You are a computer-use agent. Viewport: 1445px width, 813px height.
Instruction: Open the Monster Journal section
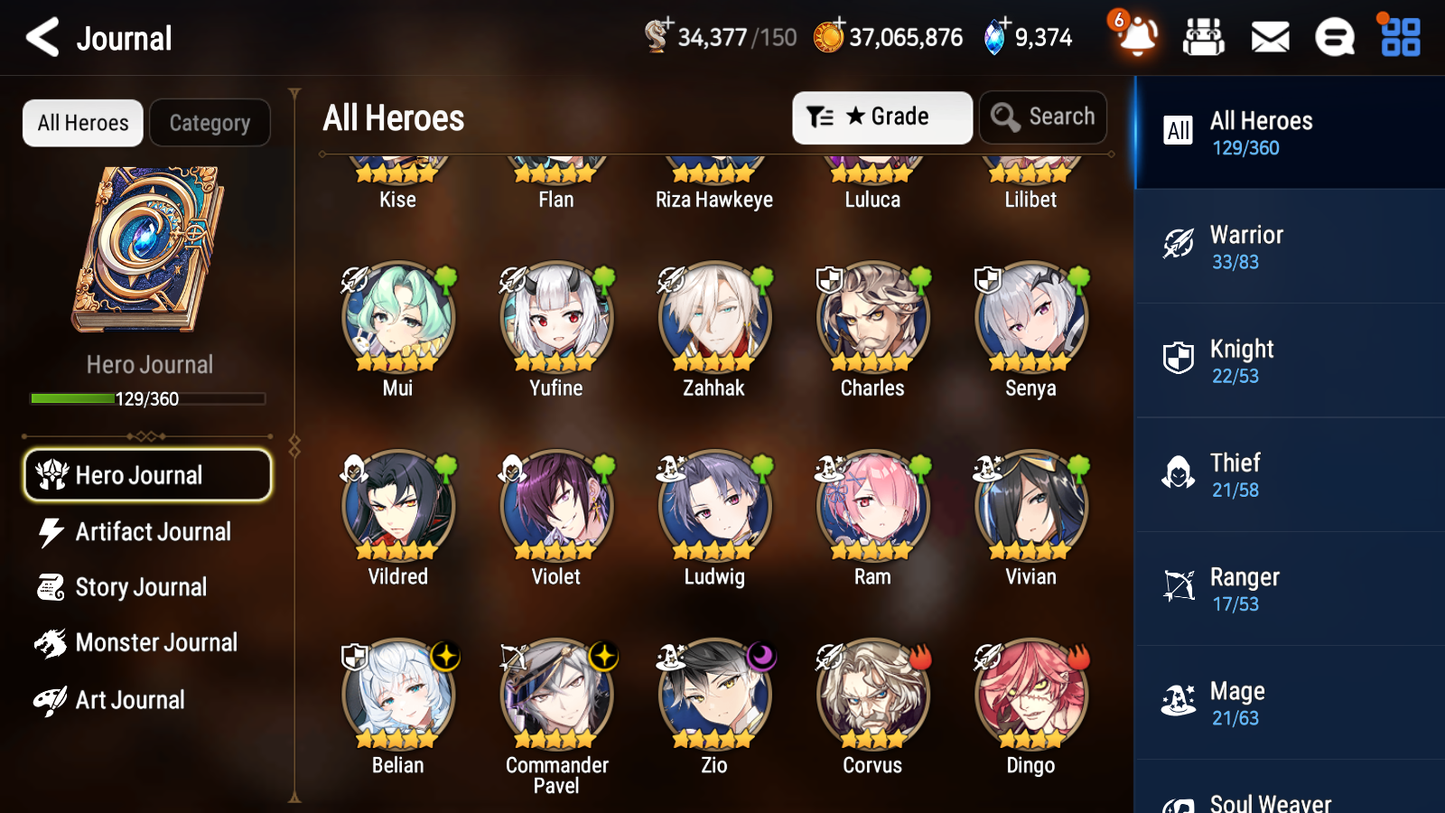(x=157, y=643)
